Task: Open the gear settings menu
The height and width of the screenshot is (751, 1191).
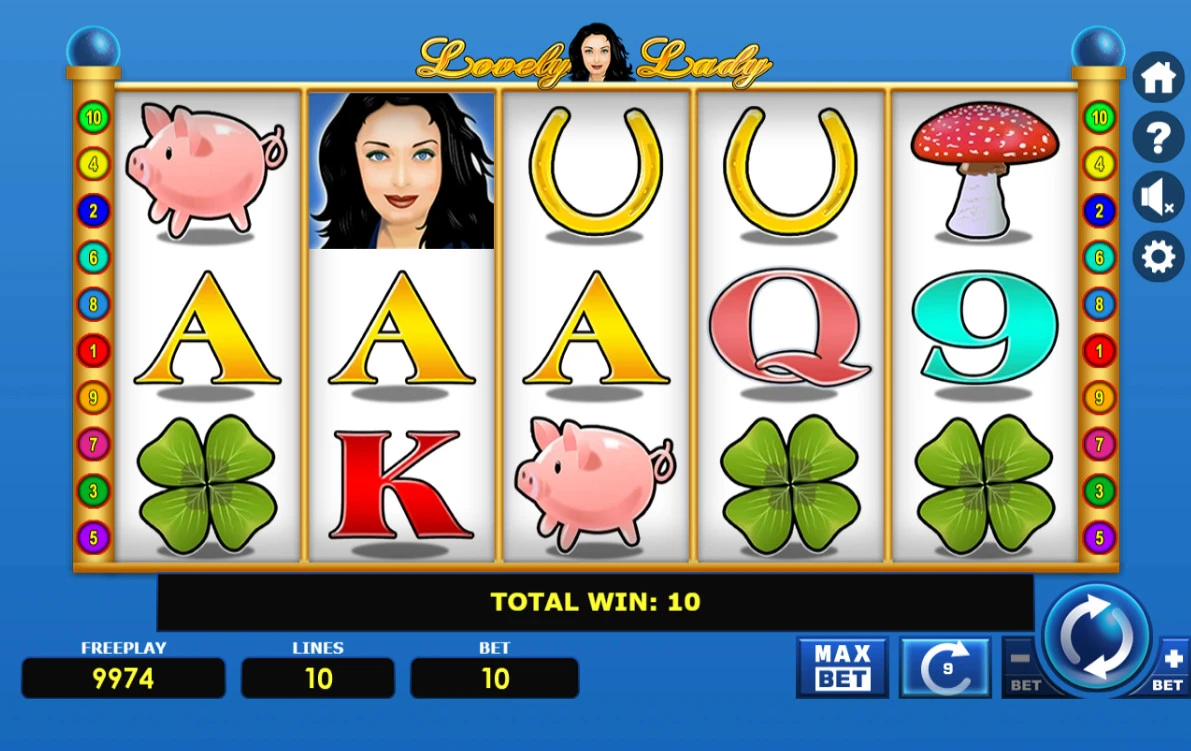Action: [x=1158, y=257]
